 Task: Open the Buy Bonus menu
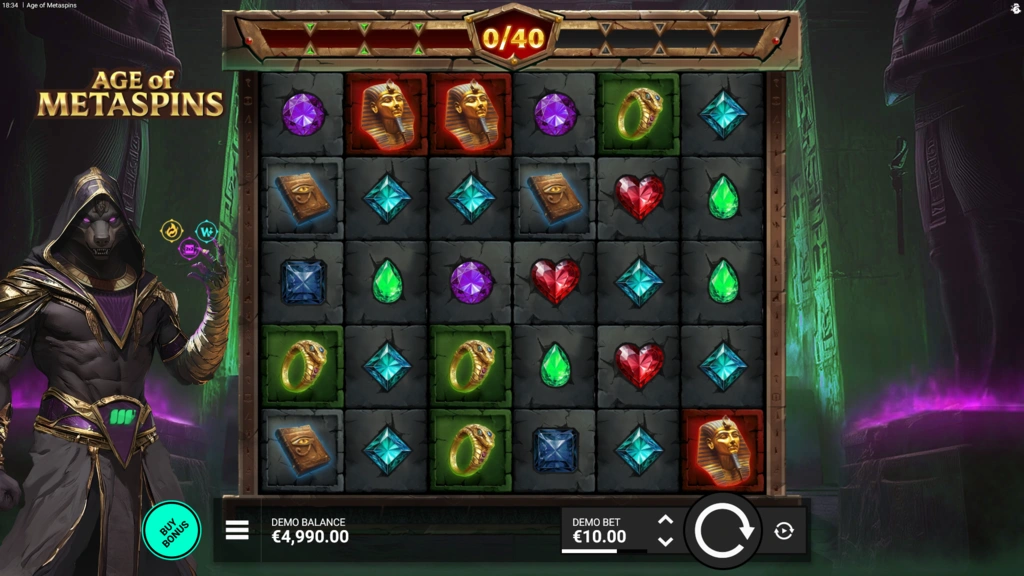[171, 529]
